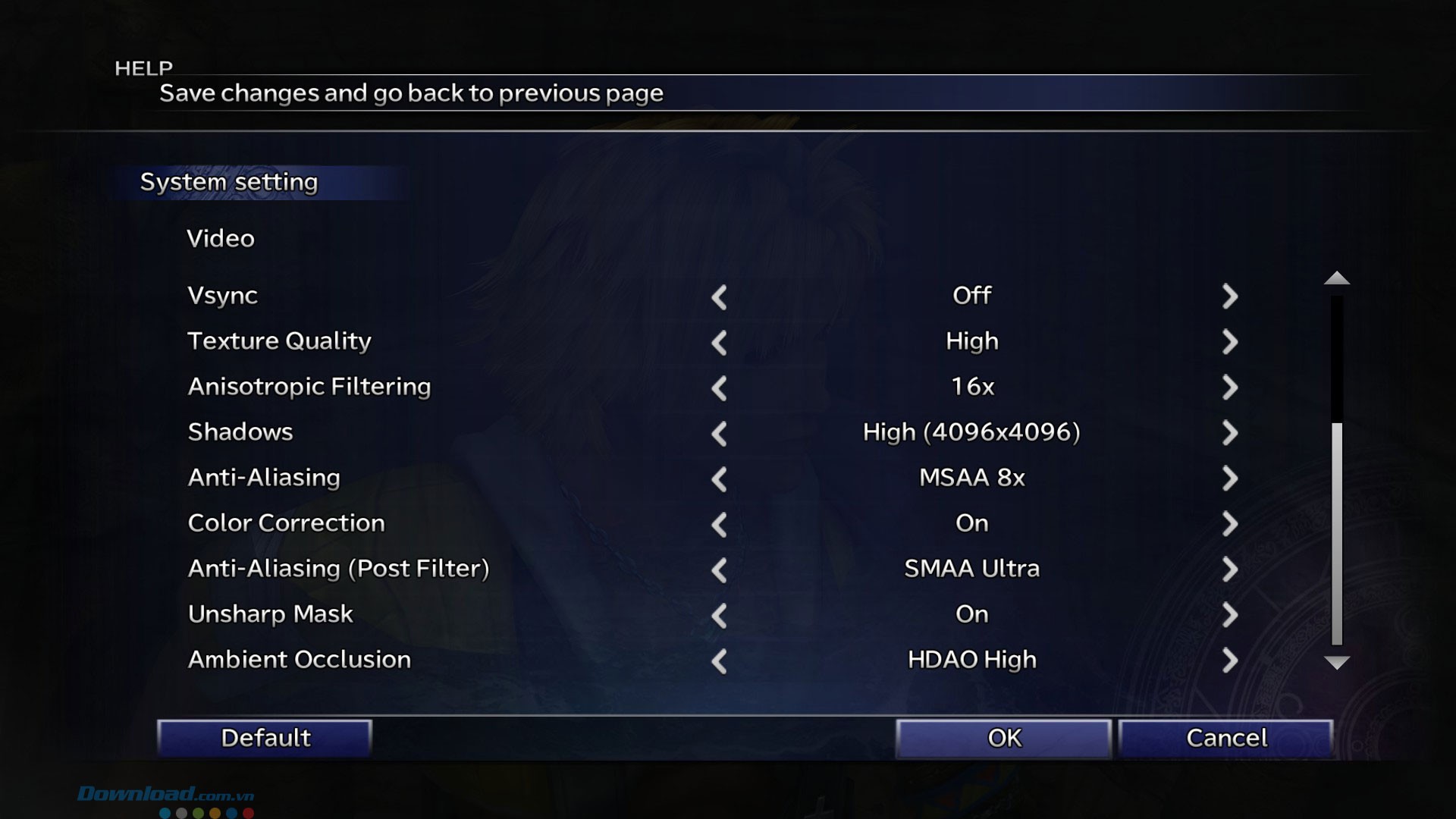Select the Ambient Occlusion setting label

coord(300,660)
